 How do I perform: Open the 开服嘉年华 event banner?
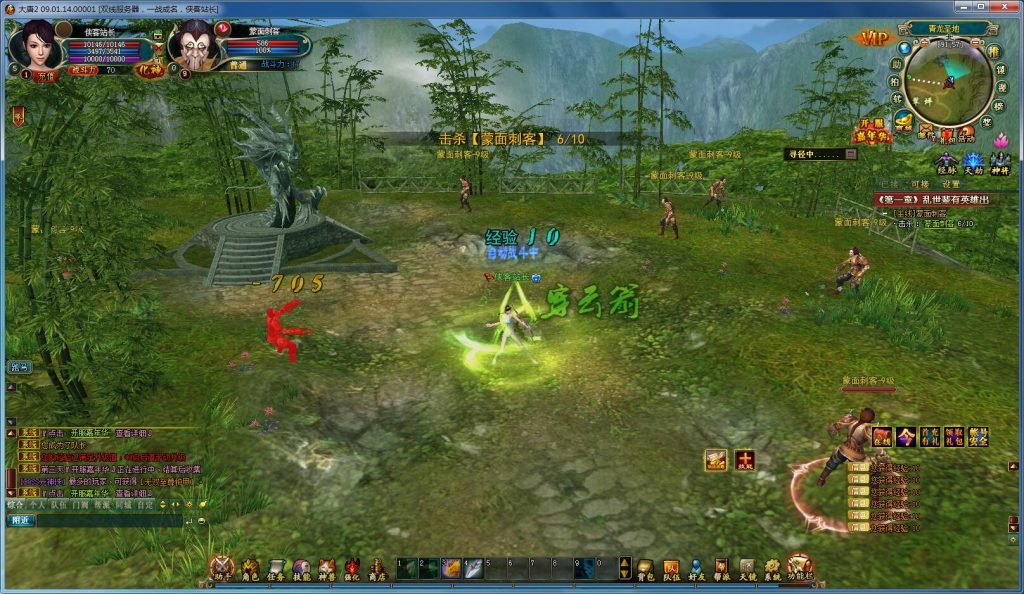(872, 132)
